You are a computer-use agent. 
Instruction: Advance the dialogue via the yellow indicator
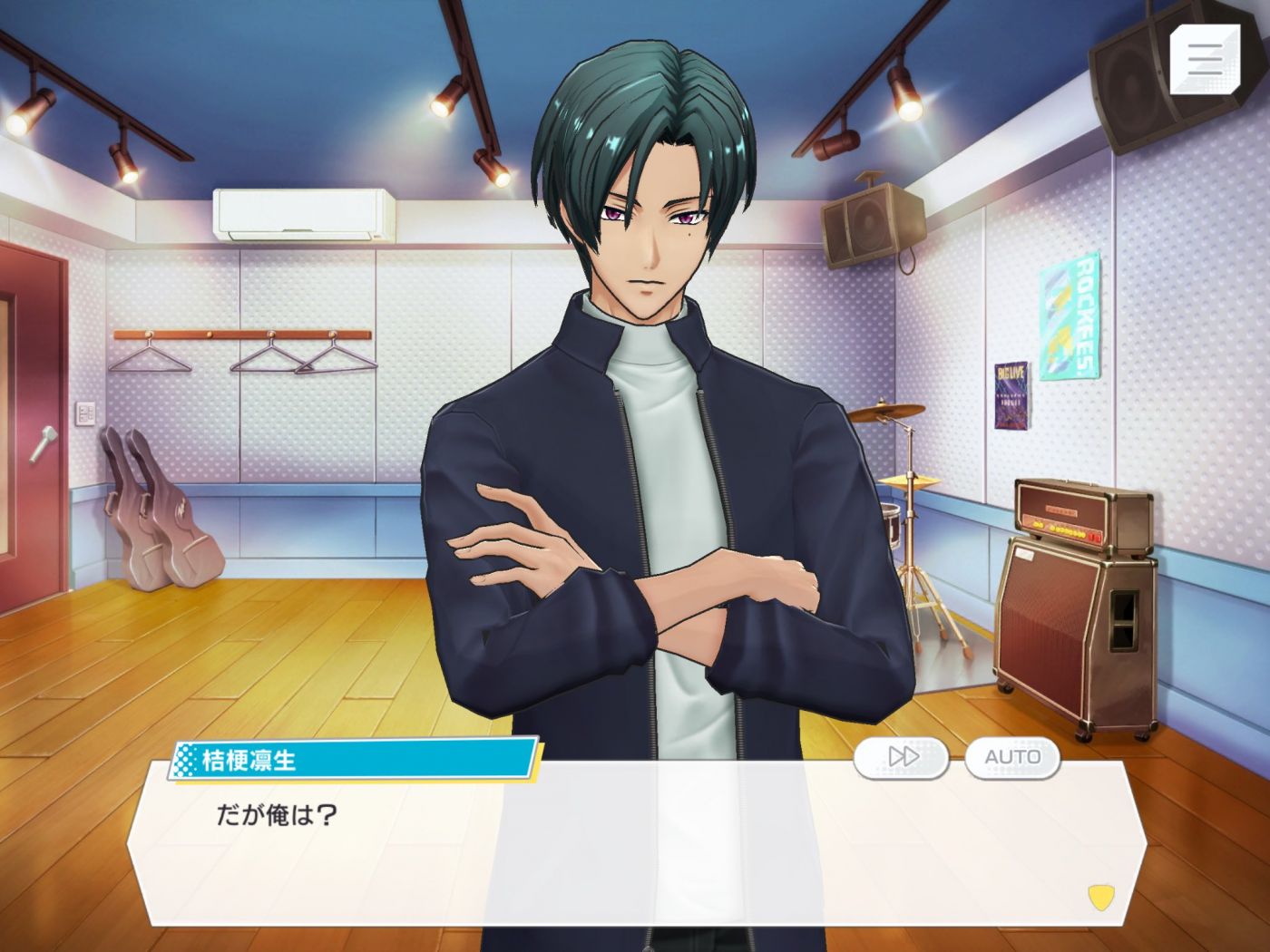(1100, 897)
